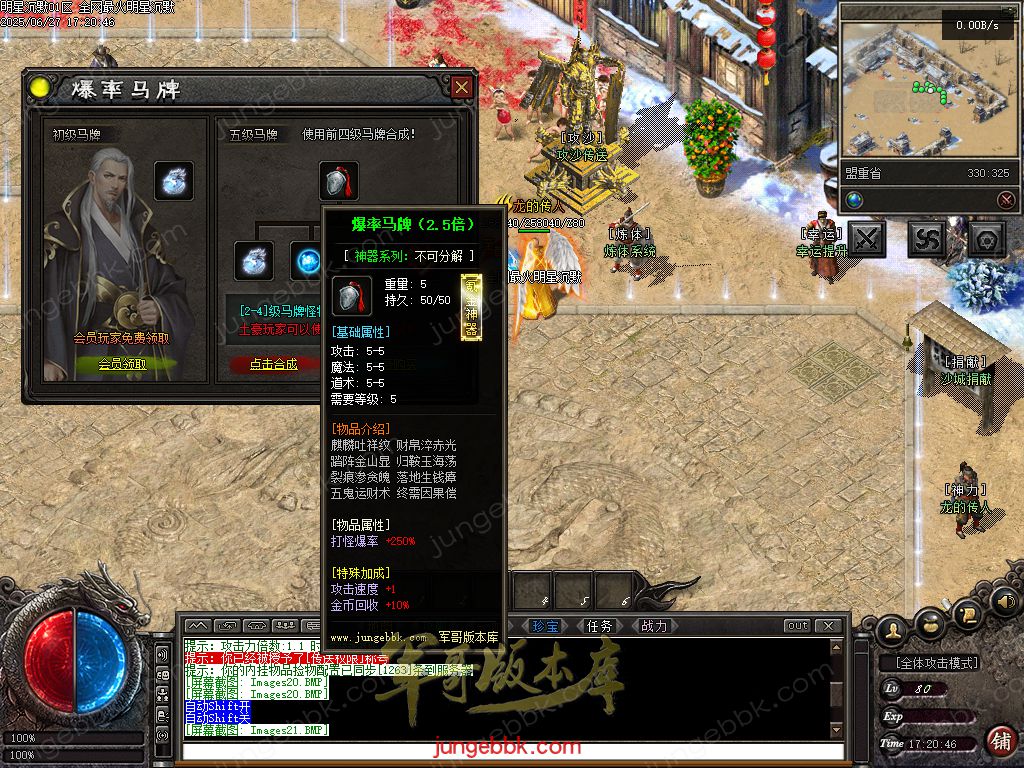The height and width of the screenshot is (768, 1024).
Task: Click the chat panel's out button
Action: [x=797, y=626]
